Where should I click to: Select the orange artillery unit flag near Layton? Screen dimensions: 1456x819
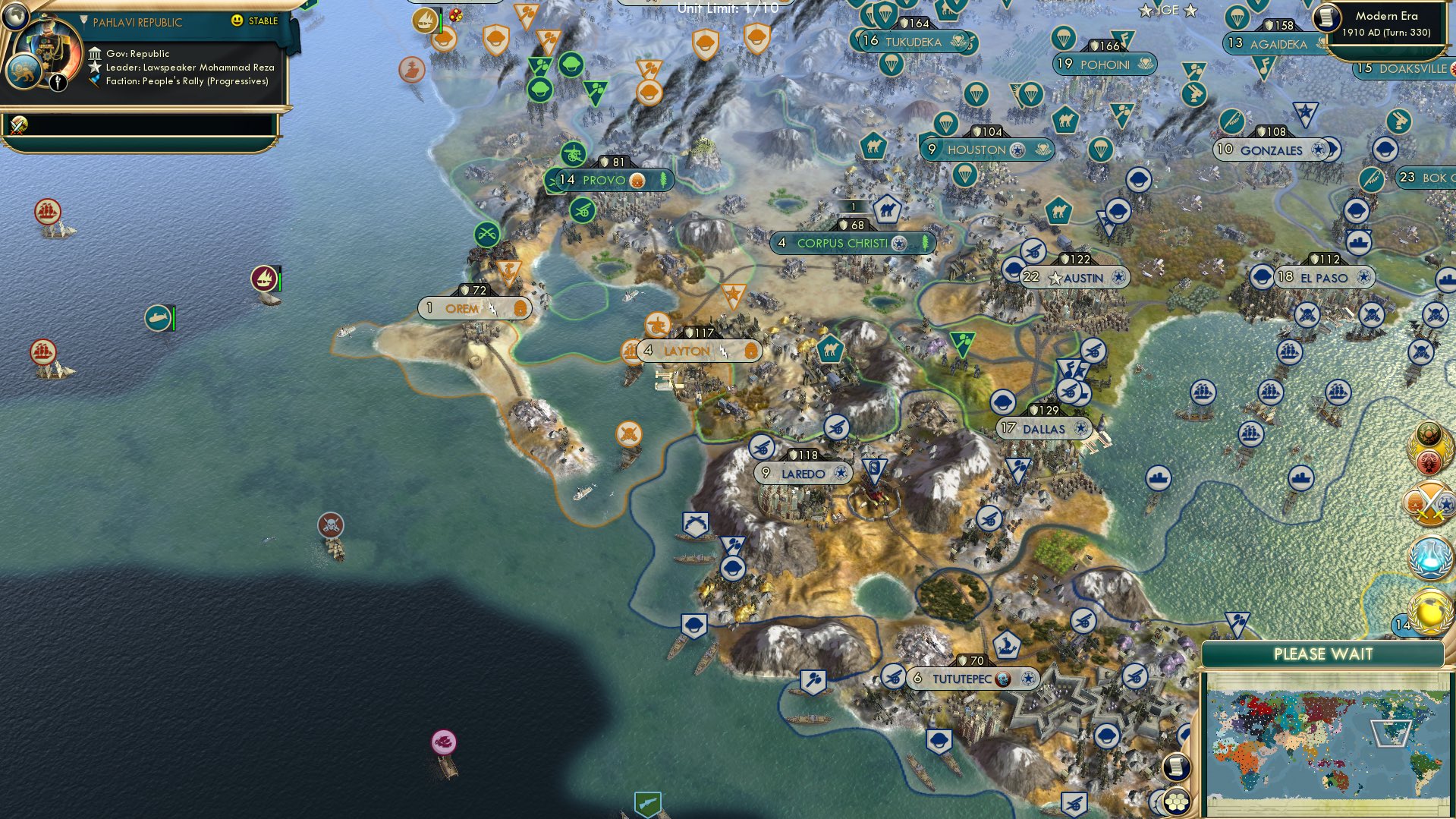tap(656, 325)
